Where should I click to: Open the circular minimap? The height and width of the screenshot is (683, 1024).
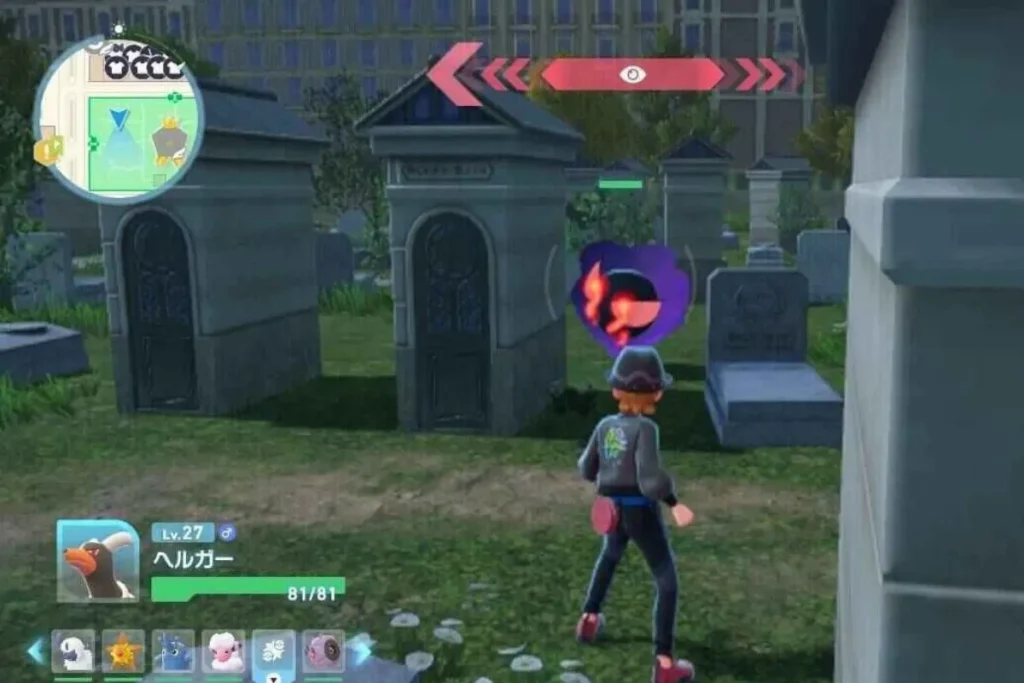[118, 118]
